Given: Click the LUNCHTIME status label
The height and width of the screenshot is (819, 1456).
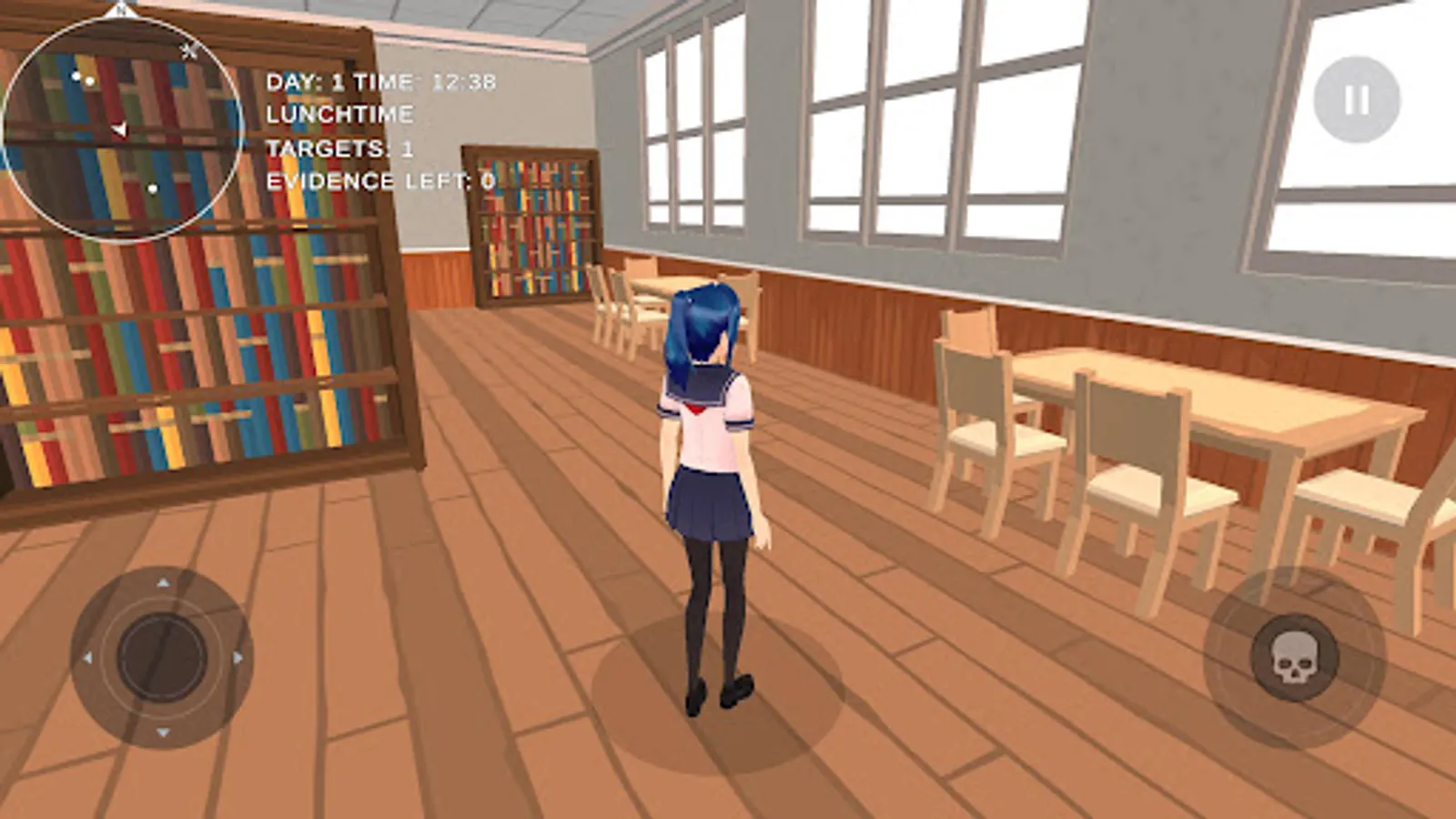Looking at the screenshot, I should click(339, 113).
